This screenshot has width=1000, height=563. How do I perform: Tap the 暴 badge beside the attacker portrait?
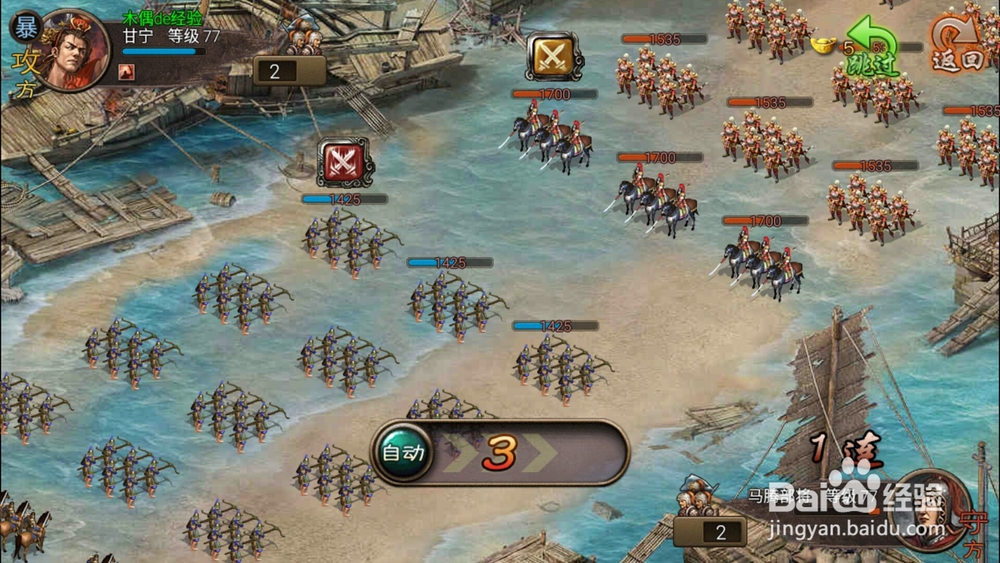click(x=25, y=25)
